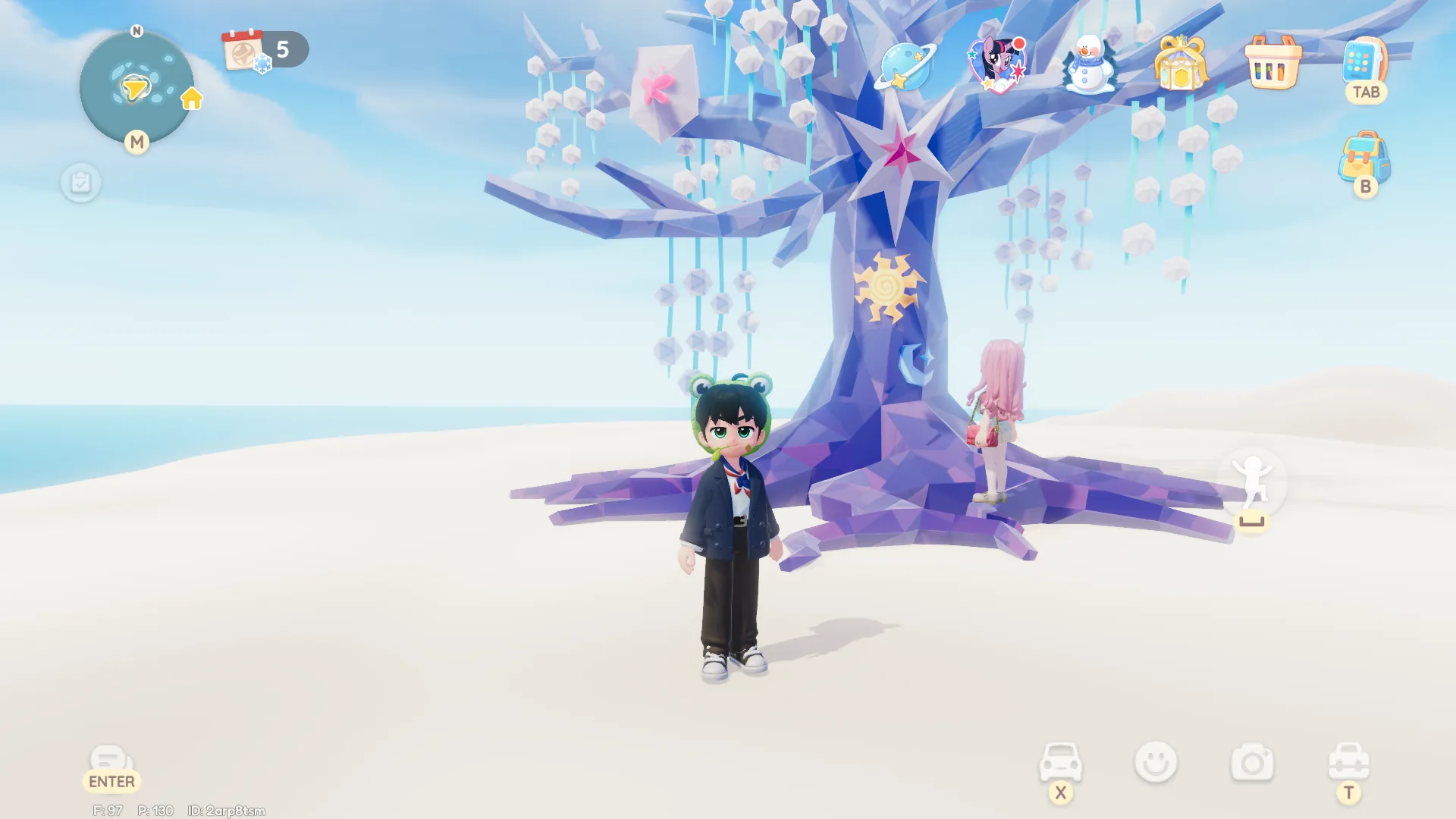Open the map via the M button
The height and width of the screenshot is (819, 1456).
137,141
